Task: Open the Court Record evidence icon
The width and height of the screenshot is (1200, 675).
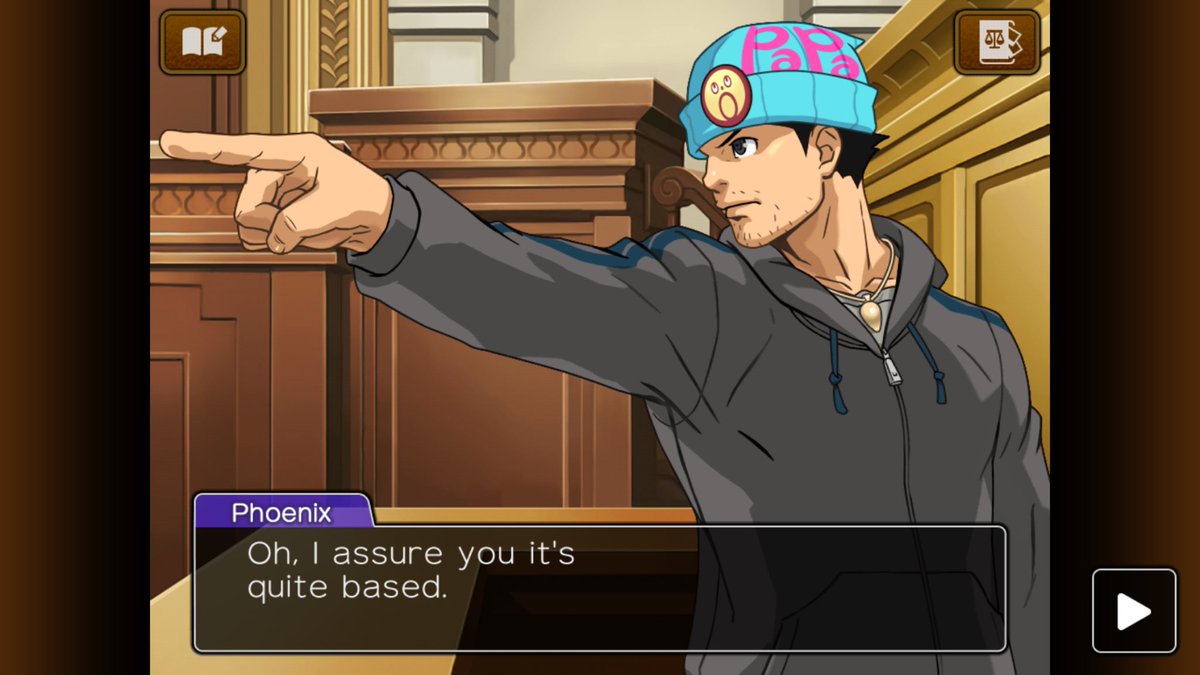Action: 997,42
